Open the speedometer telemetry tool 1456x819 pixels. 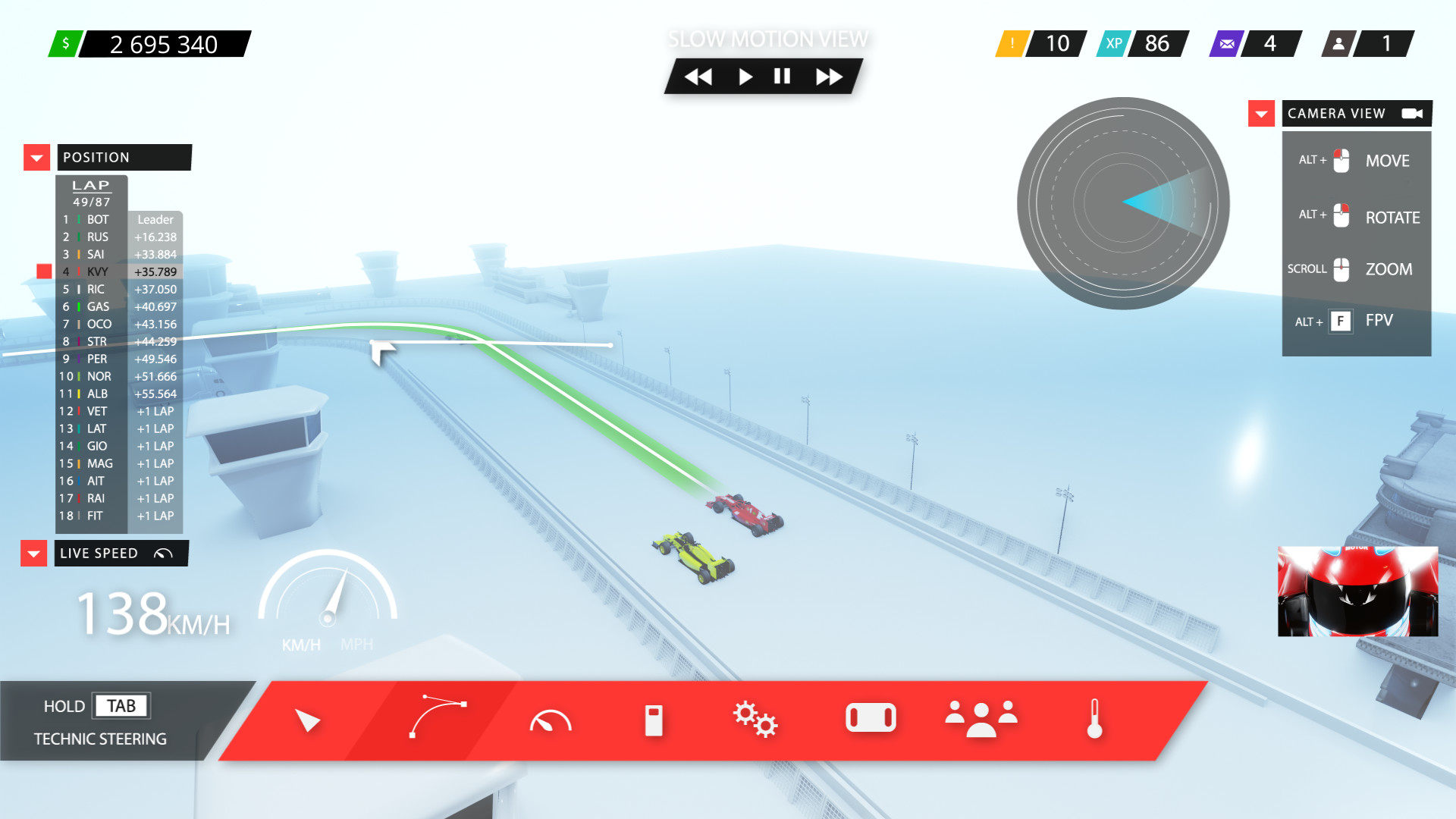coord(551,720)
